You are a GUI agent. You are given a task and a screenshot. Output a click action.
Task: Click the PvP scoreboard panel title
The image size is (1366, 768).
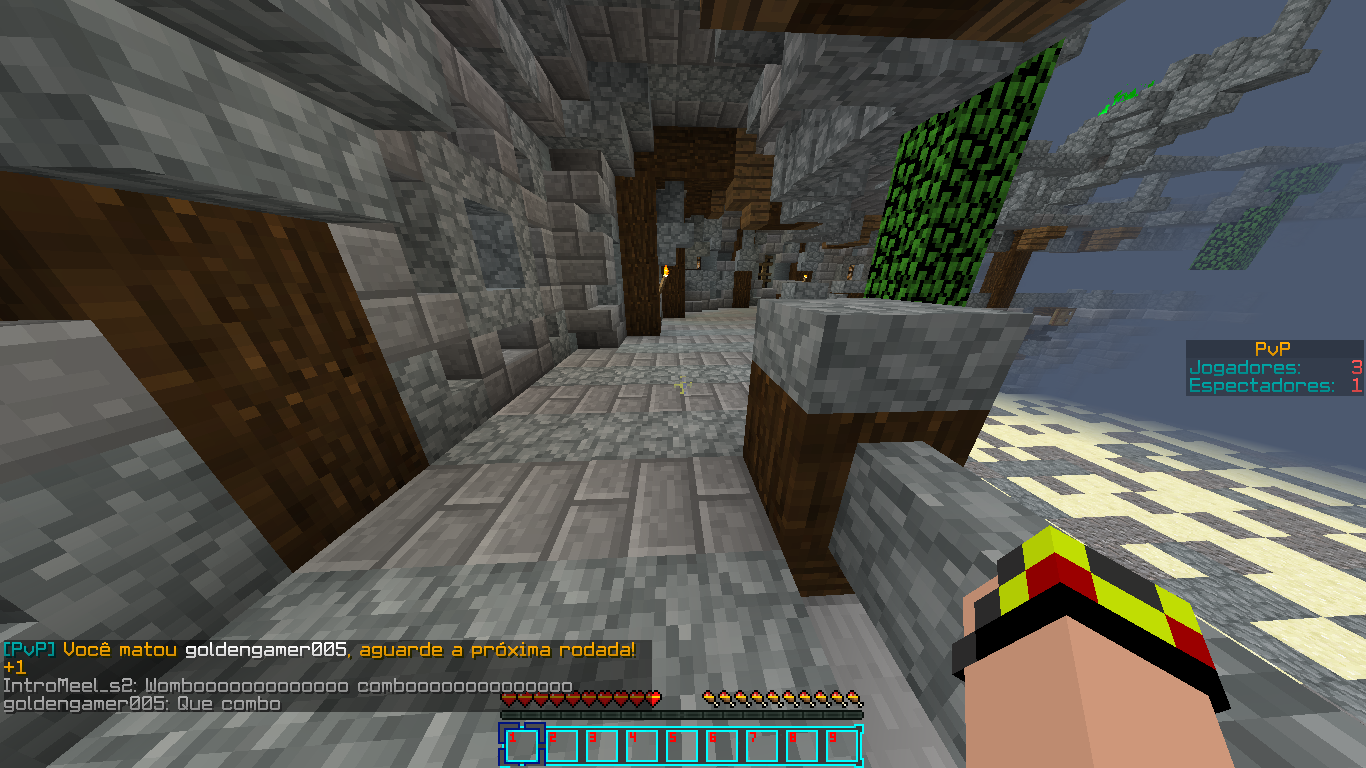pos(1272,349)
